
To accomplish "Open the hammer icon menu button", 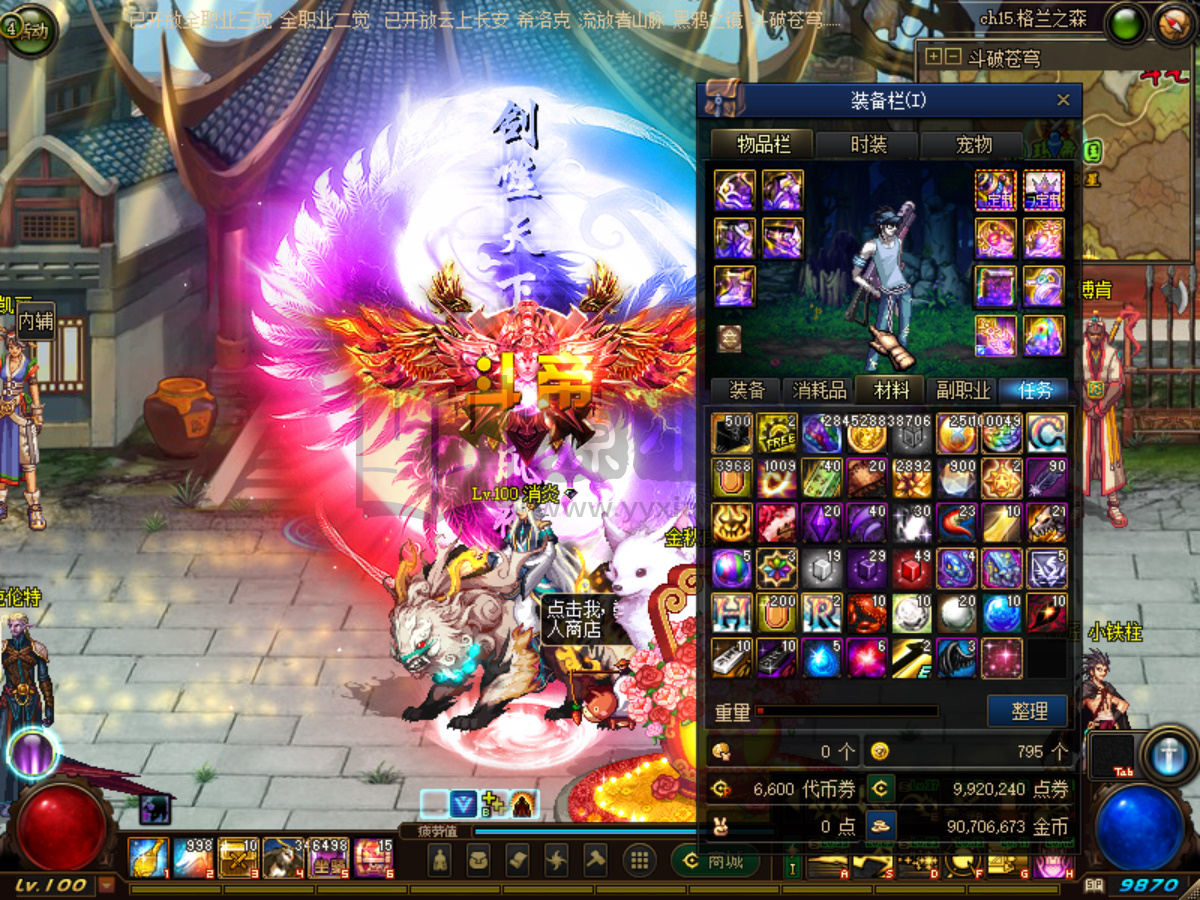I will pos(595,860).
